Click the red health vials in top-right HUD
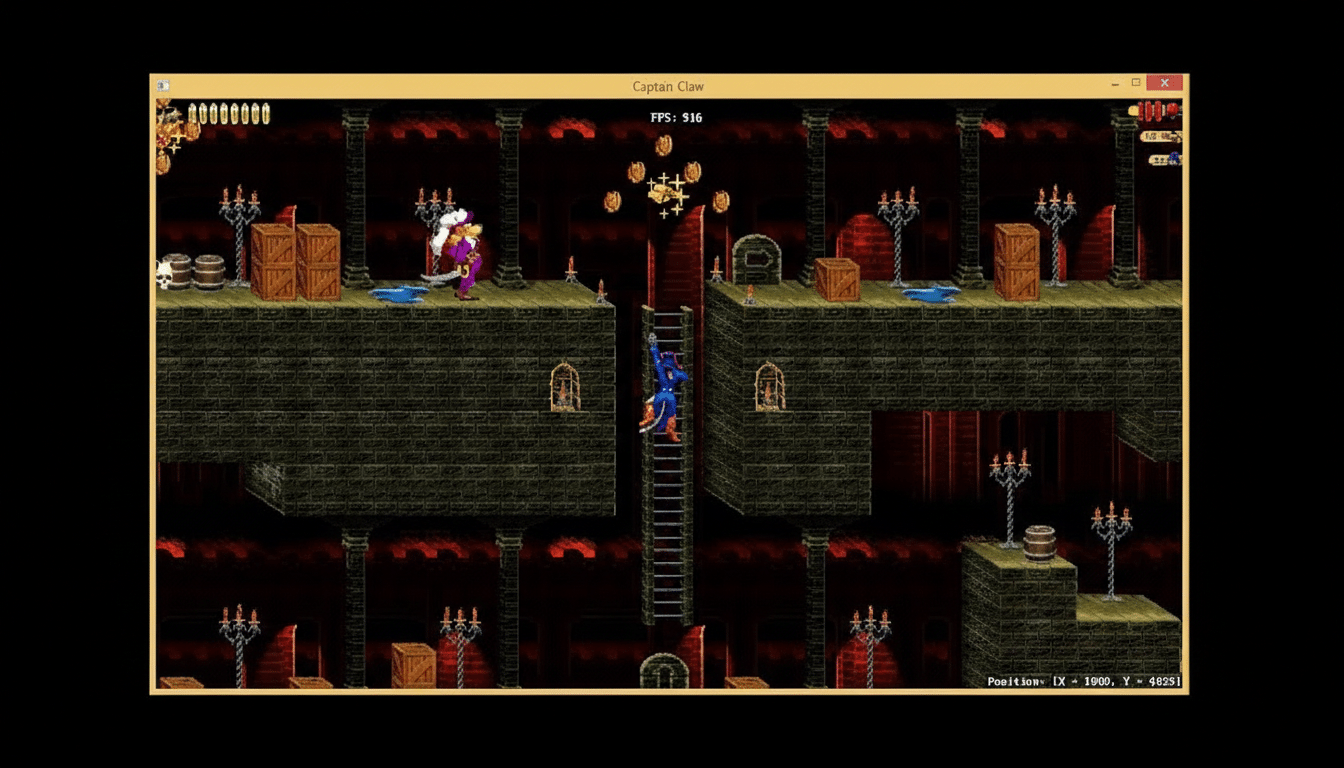1344x768 pixels. coord(1150,112)
